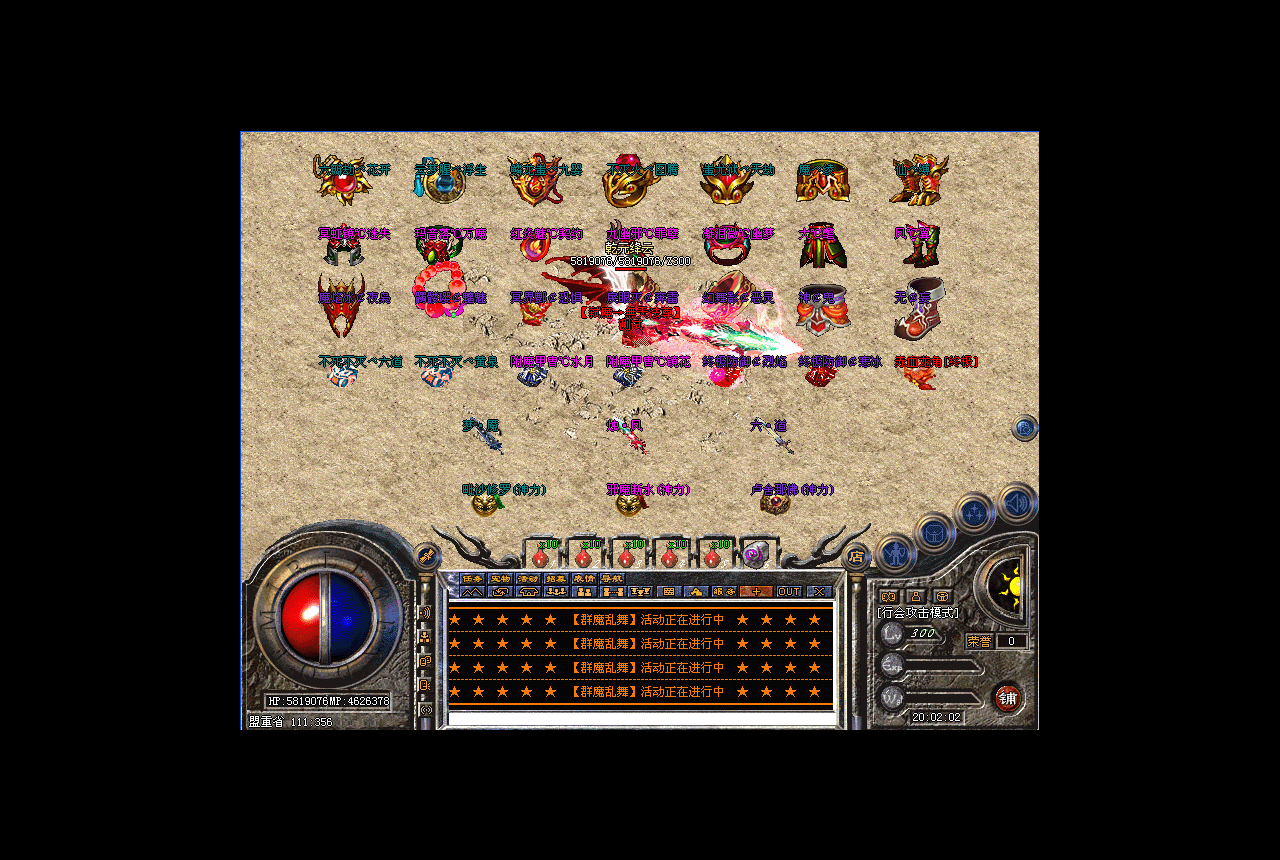Select the 表情 emote tab
The width and height of the screenshot is (1280, 860).
584,579
